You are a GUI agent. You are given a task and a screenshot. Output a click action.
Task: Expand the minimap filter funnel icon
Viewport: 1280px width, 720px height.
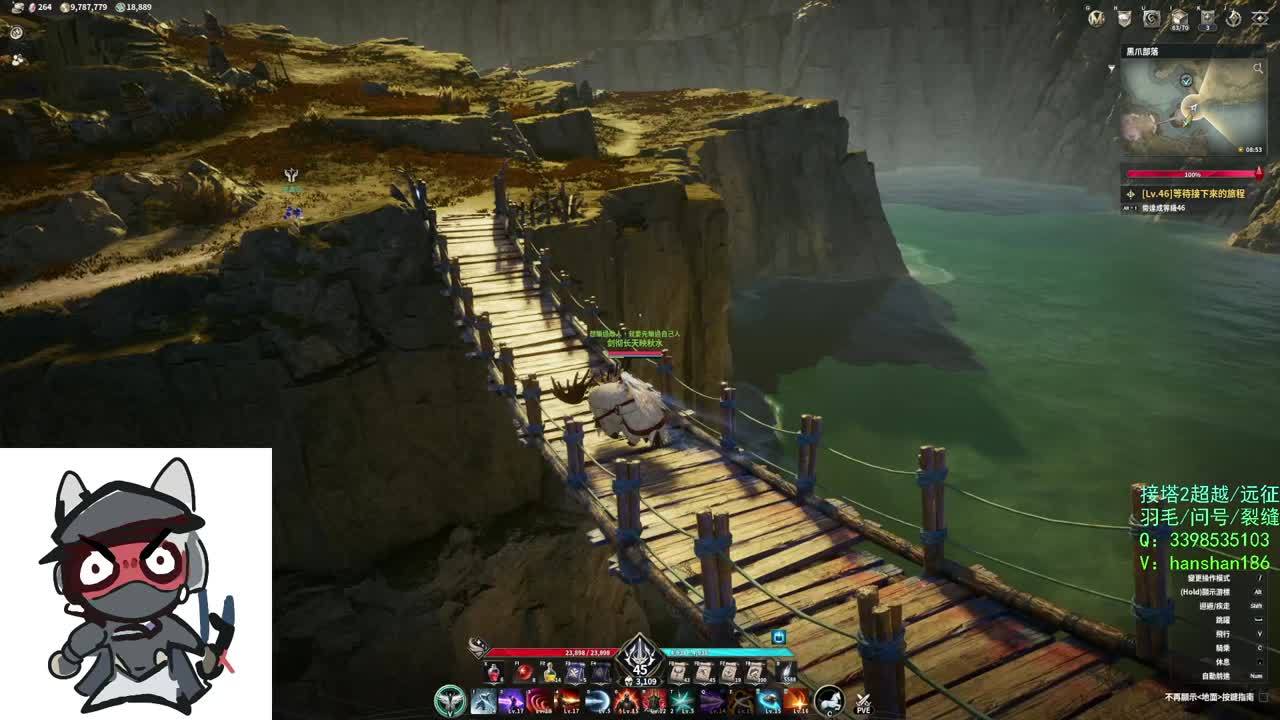1111,69
